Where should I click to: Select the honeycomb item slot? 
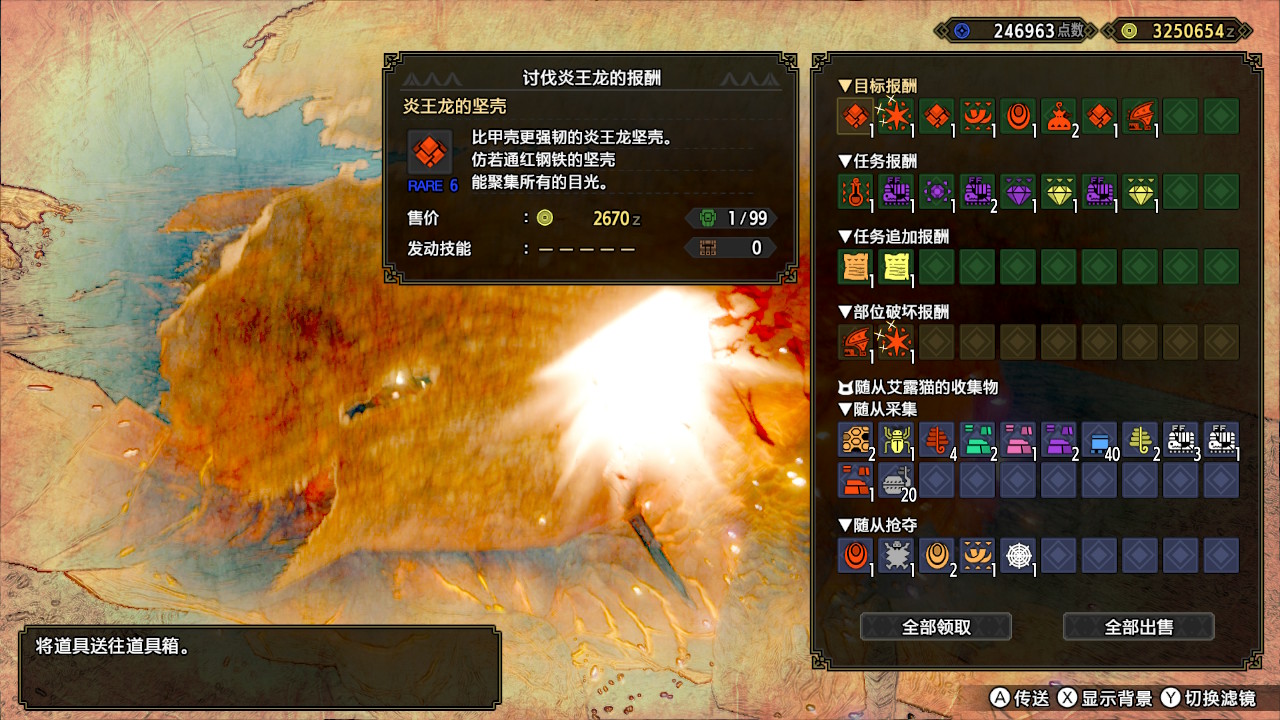click(856, 439)
